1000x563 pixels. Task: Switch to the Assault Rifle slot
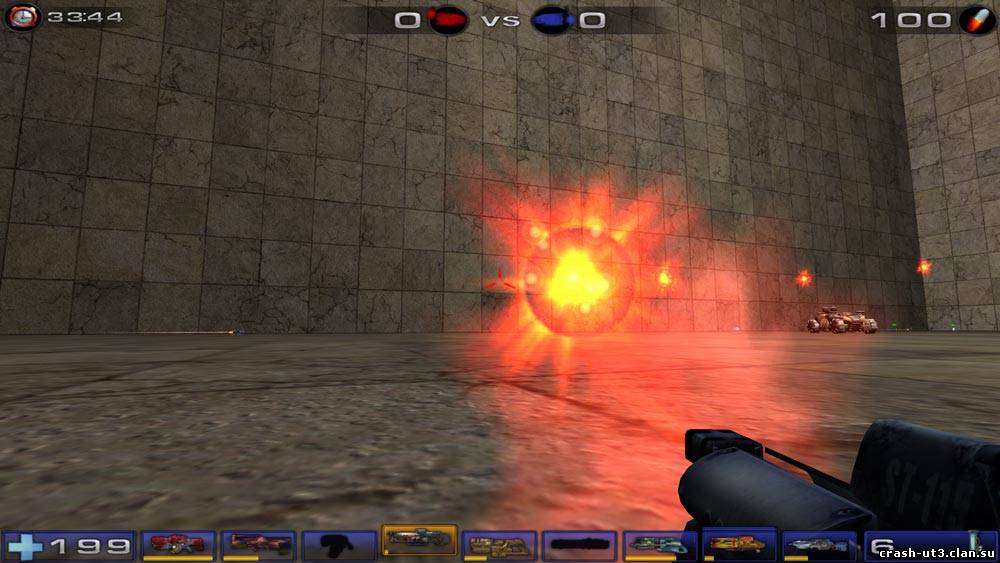pyautogui.click(x=259, y=544)
